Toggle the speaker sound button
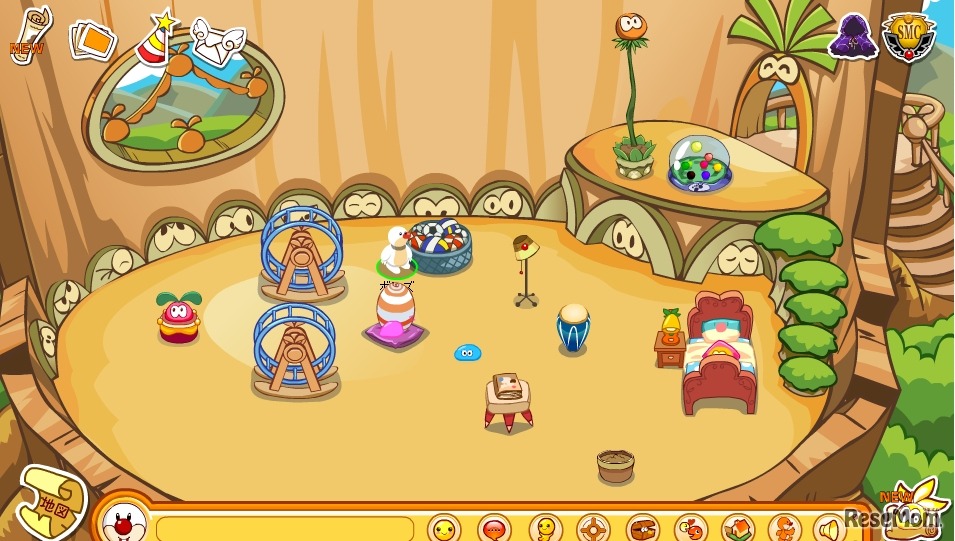955x541 pixels. click(829, 527)
